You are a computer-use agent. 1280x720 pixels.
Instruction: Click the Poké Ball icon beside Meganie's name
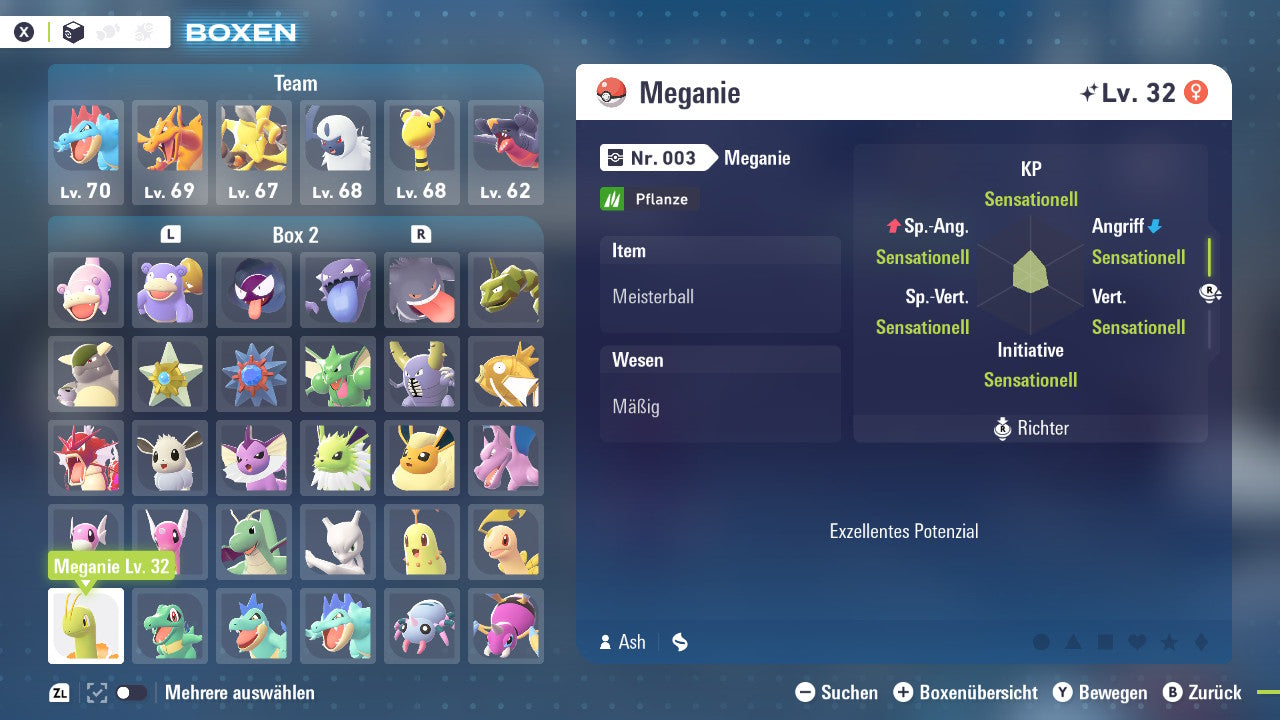coord(614,92)
